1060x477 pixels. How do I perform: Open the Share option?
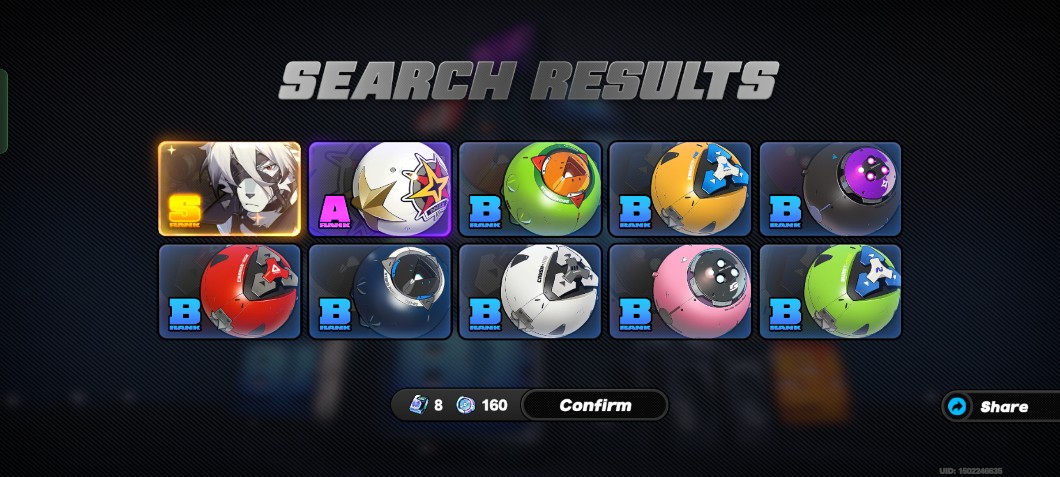1000,407
